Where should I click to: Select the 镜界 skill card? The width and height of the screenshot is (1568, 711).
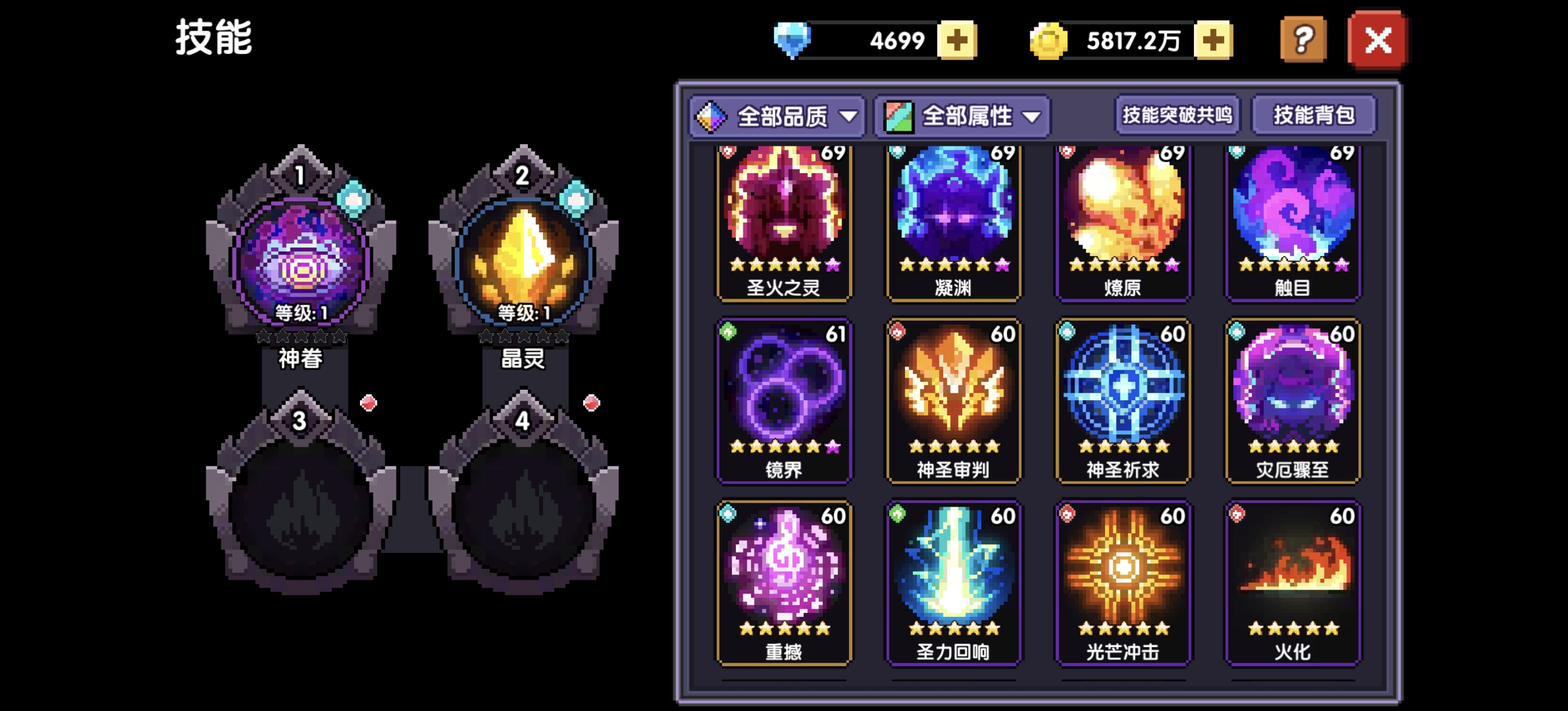[x=784, y=400]
